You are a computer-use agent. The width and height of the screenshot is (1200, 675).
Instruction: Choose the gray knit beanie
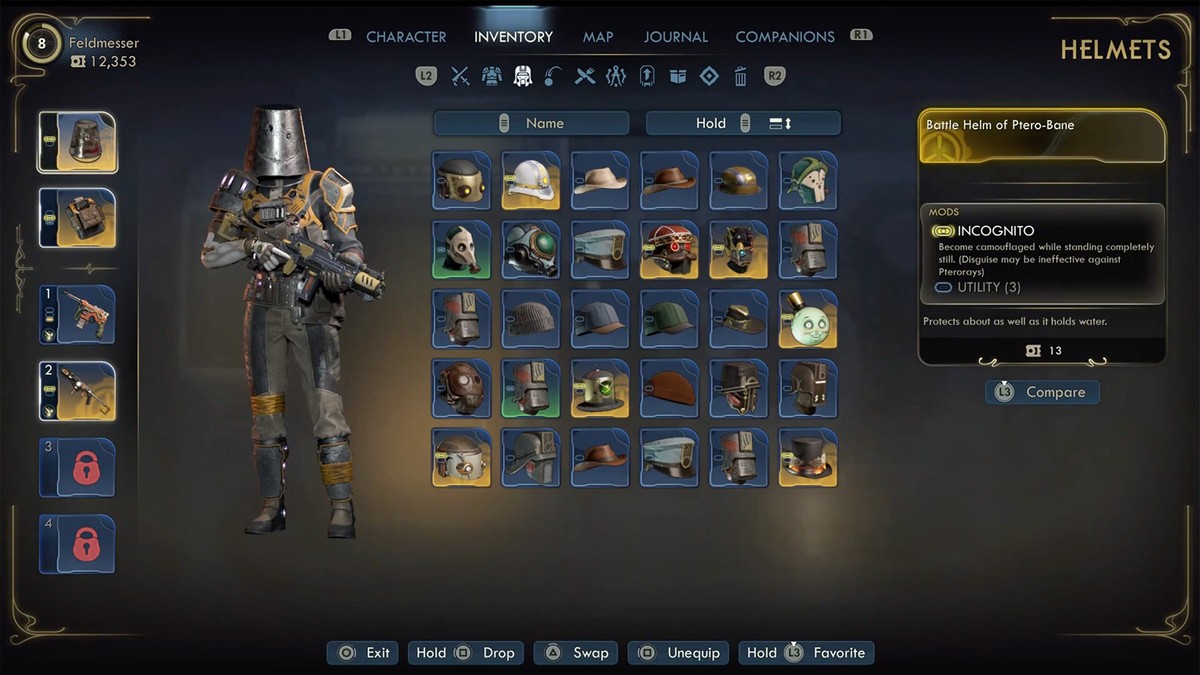tap(531, 319)
